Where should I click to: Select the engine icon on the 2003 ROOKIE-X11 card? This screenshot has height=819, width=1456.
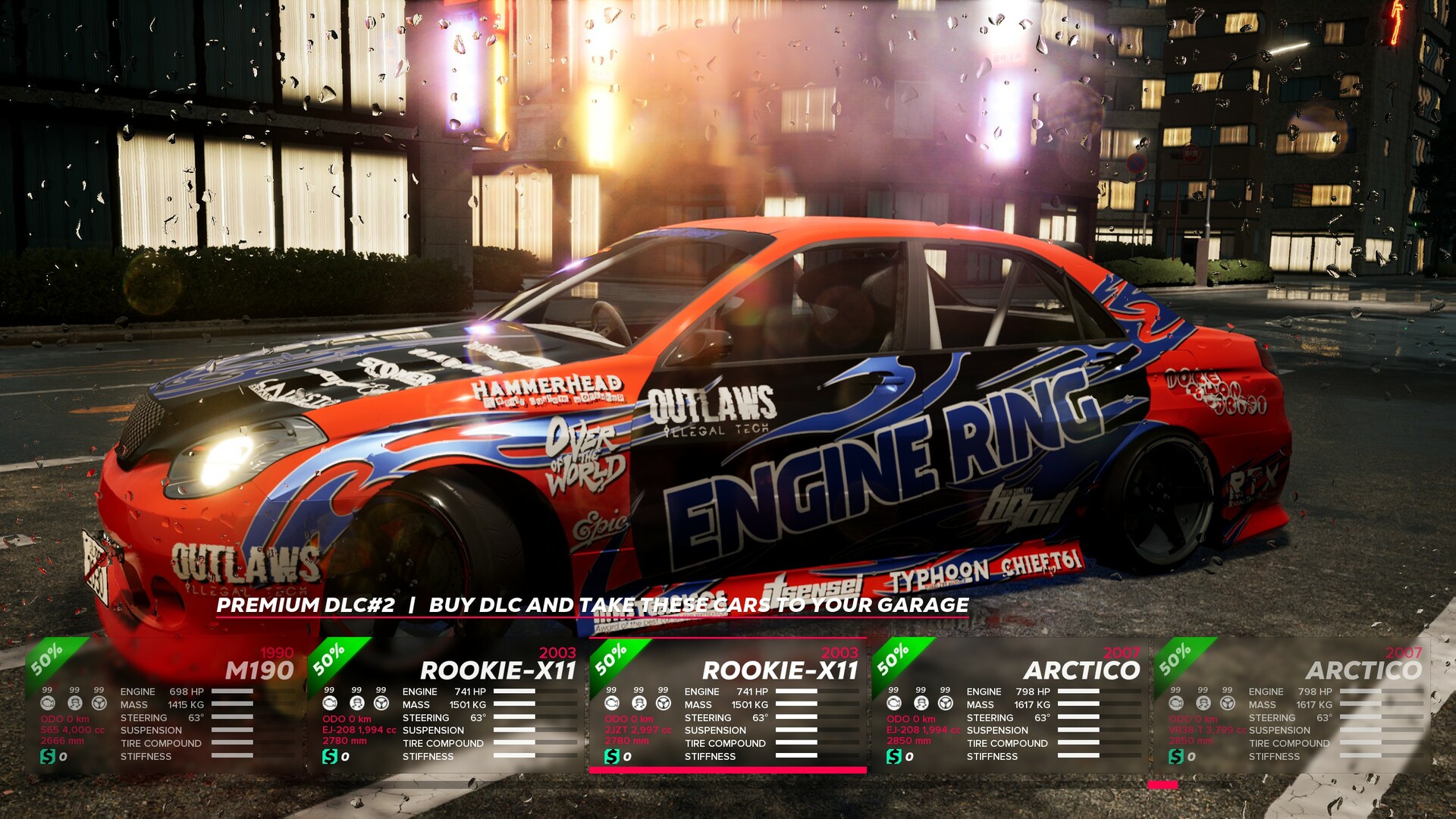click(330, 704)
